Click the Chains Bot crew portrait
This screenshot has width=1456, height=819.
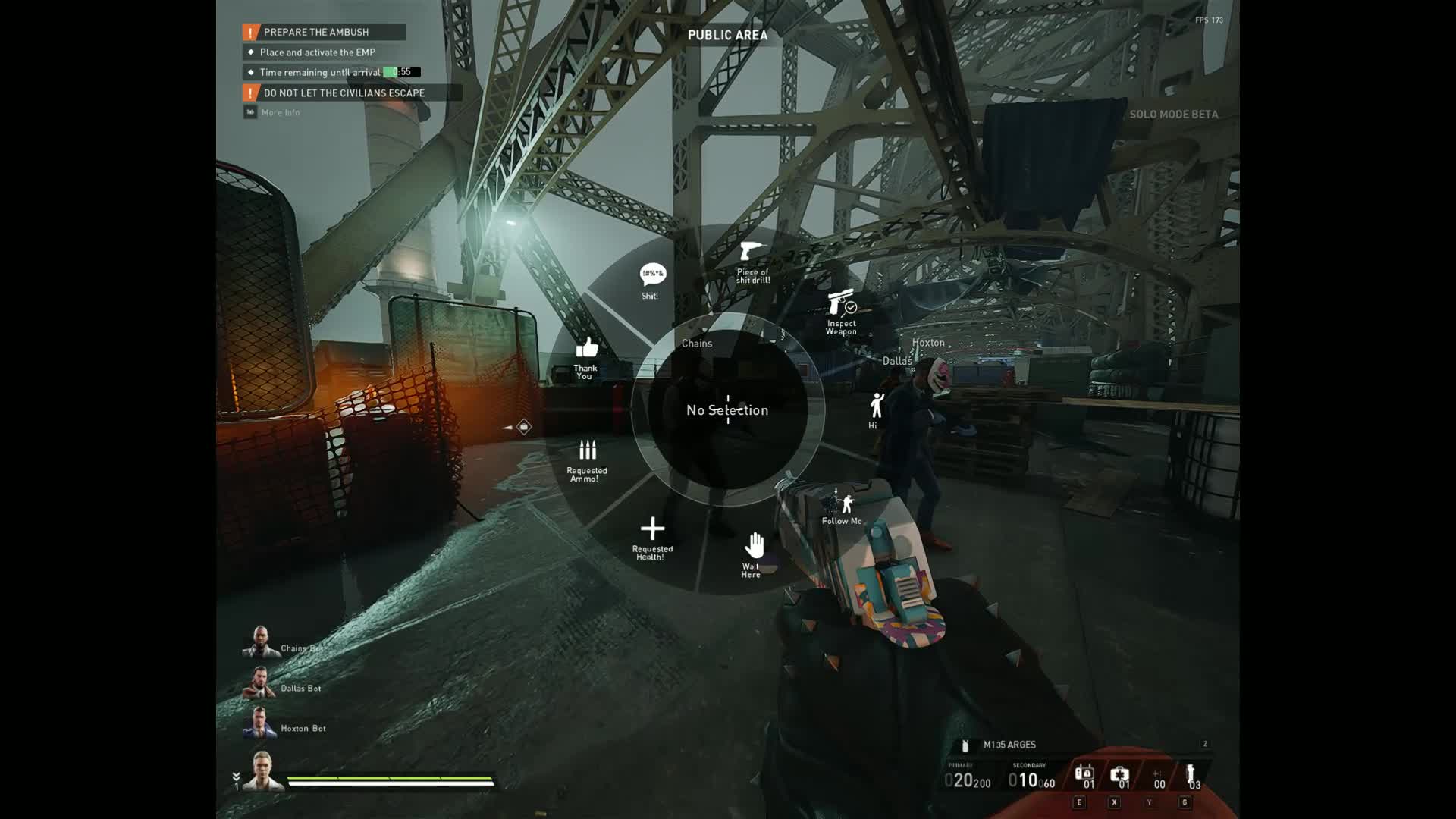(x=260, y=642)
